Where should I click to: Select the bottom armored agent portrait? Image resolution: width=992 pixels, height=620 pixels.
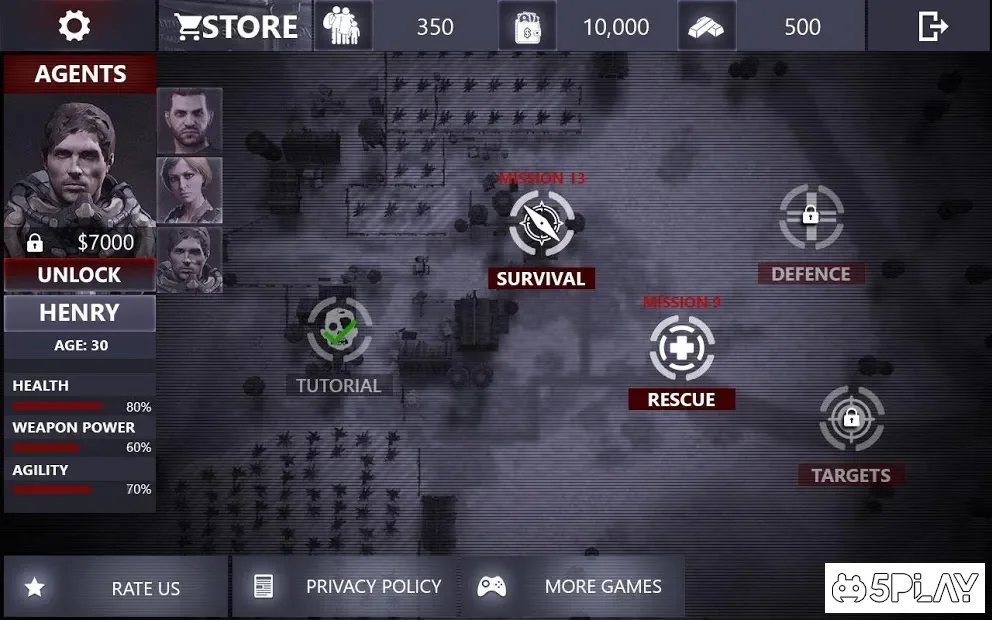point(189,258)
